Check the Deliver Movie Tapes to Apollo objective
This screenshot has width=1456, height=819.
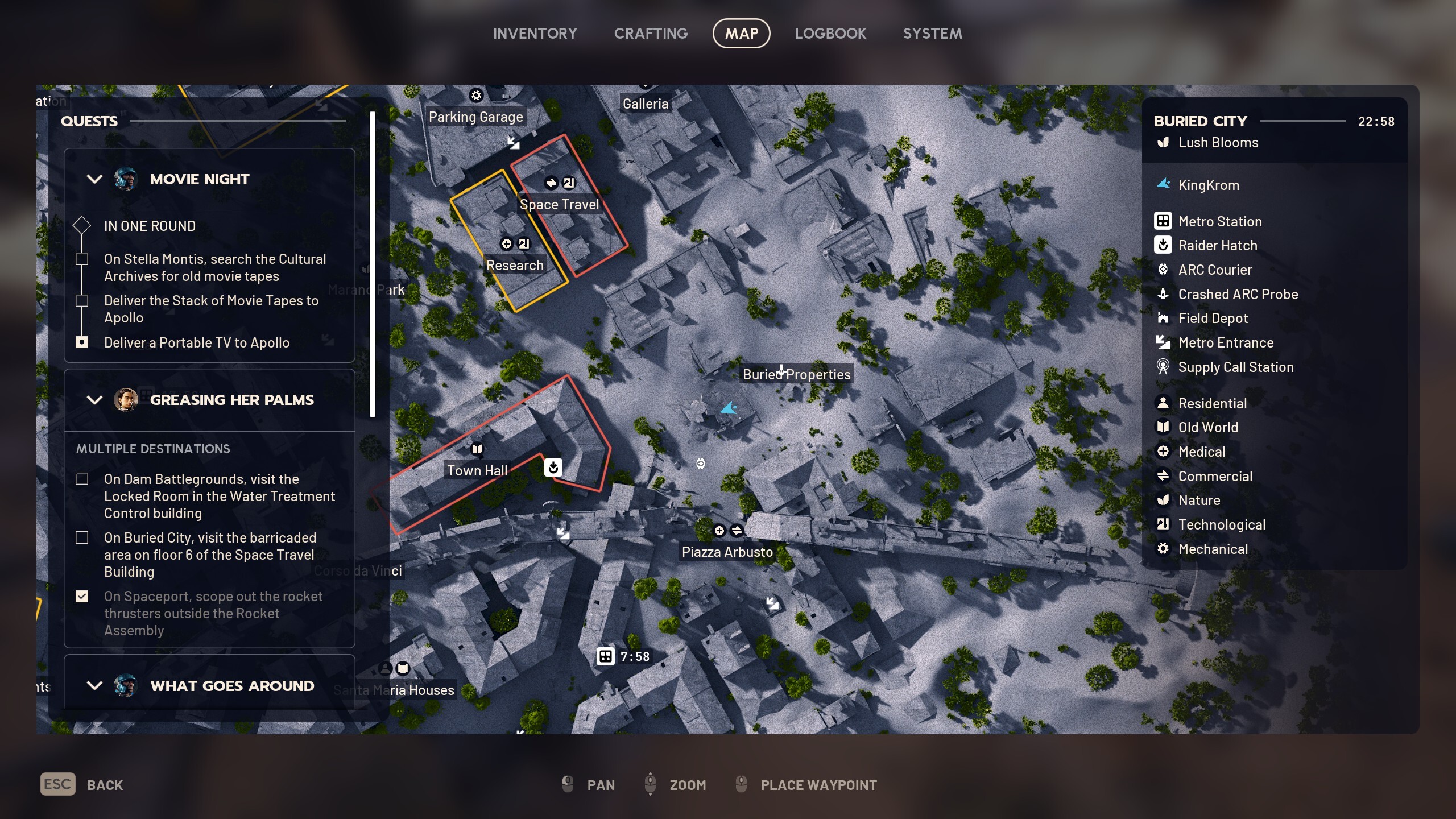82,301
